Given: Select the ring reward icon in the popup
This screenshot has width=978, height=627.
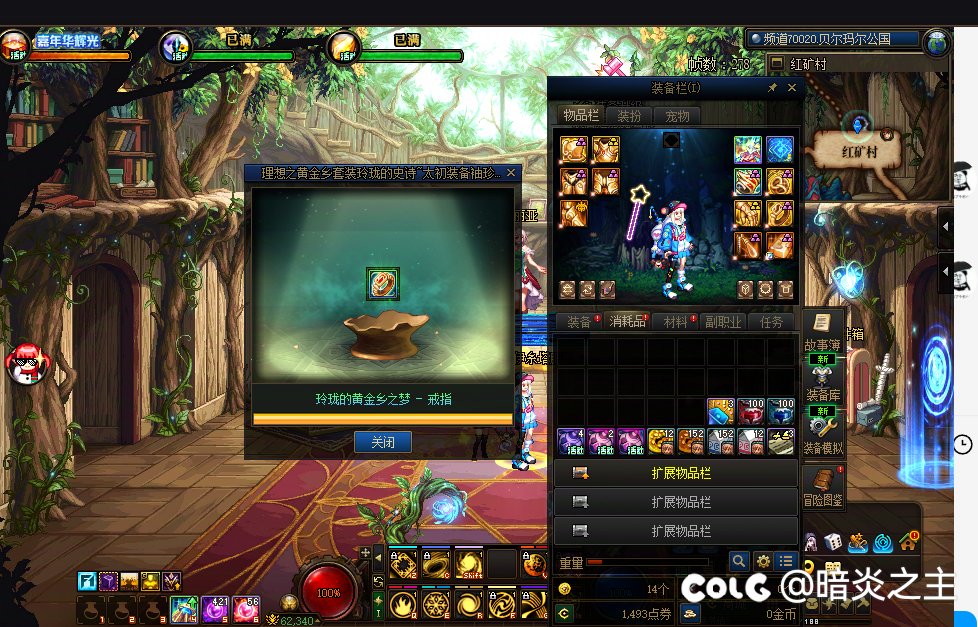Looking at the screenshot, I should coord(382,283).
